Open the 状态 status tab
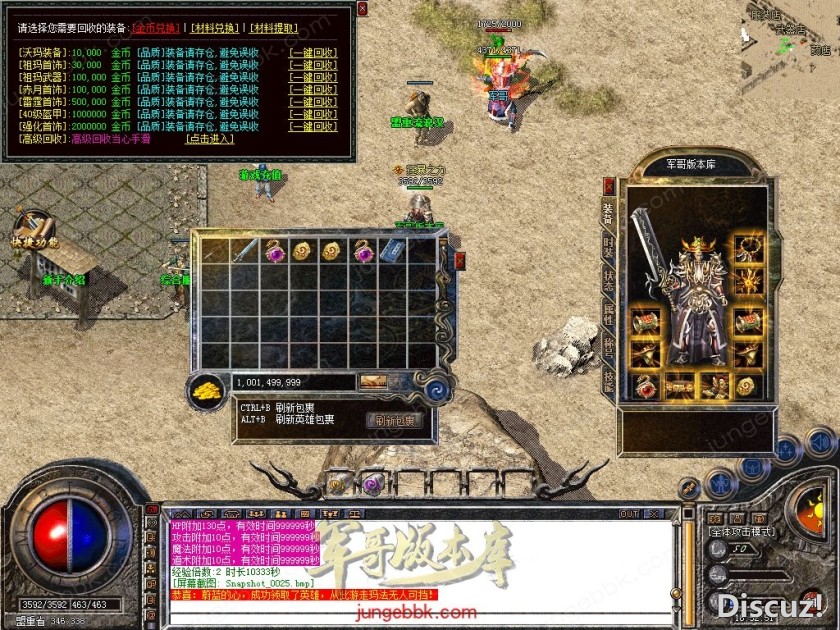The image size is (840, 630). [608, 280]
